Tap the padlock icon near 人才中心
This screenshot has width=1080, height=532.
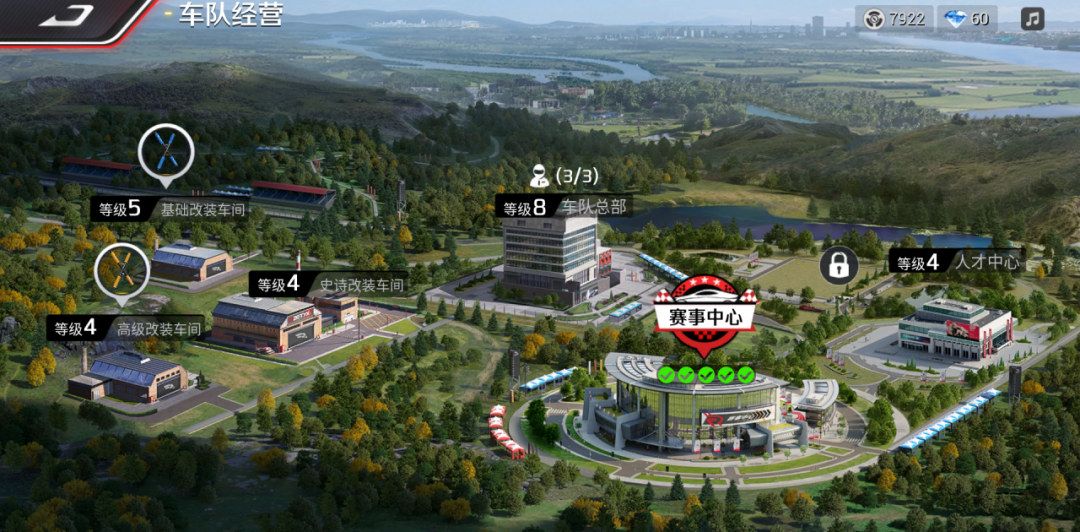coord(838,266)
